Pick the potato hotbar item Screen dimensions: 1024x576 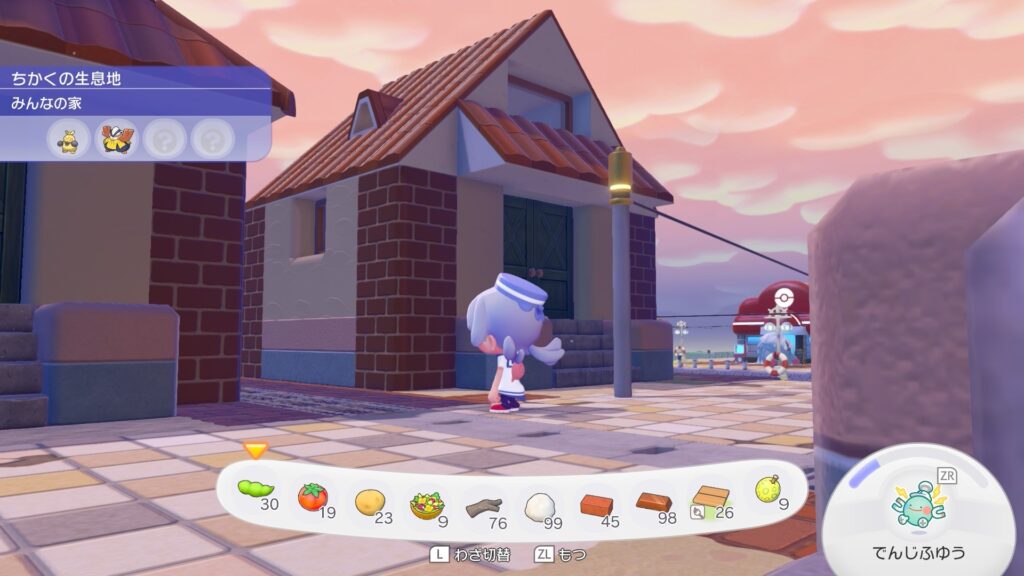point(369,497)
